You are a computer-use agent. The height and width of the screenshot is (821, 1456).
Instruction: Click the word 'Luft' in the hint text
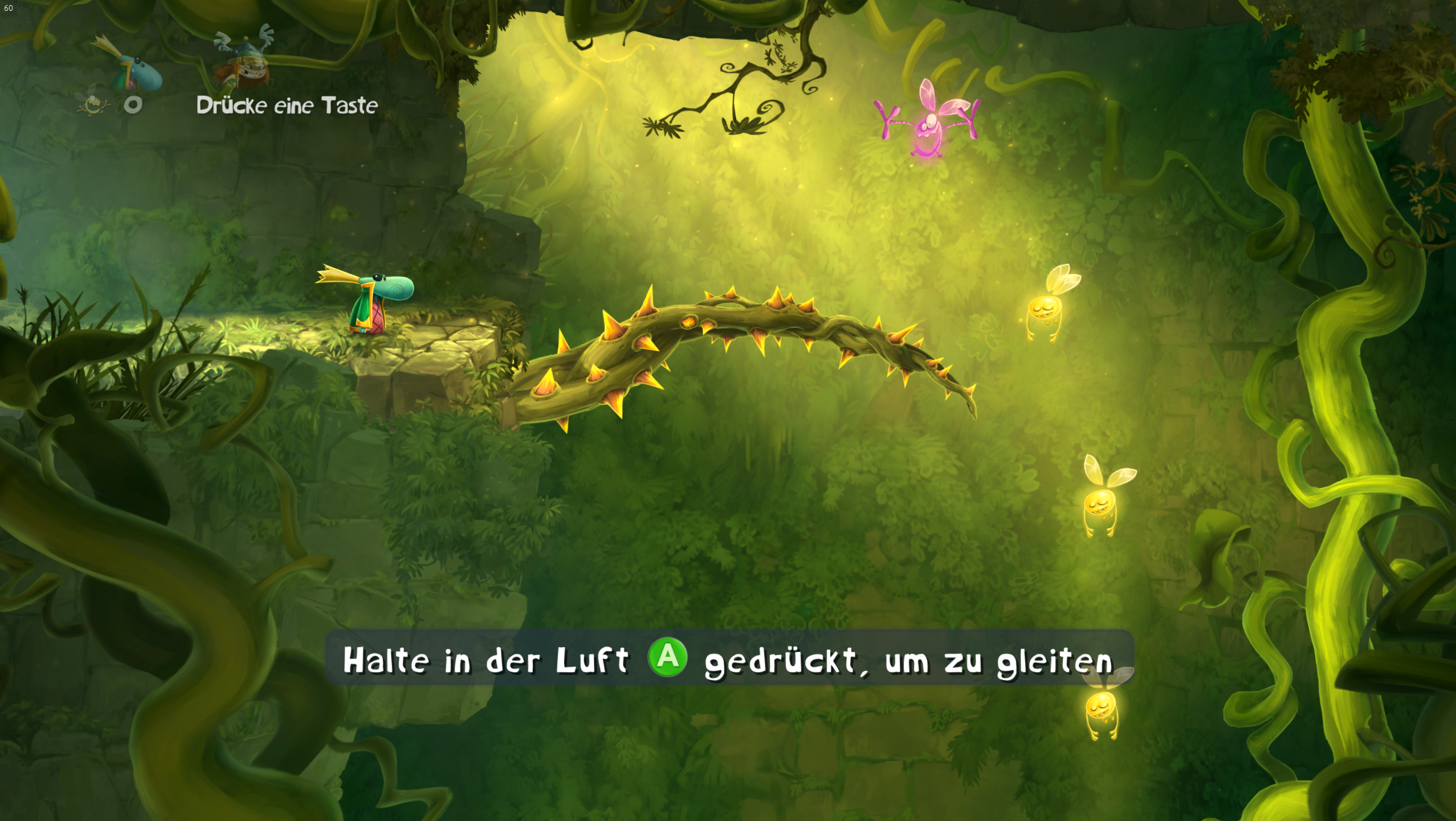point(593,659)
